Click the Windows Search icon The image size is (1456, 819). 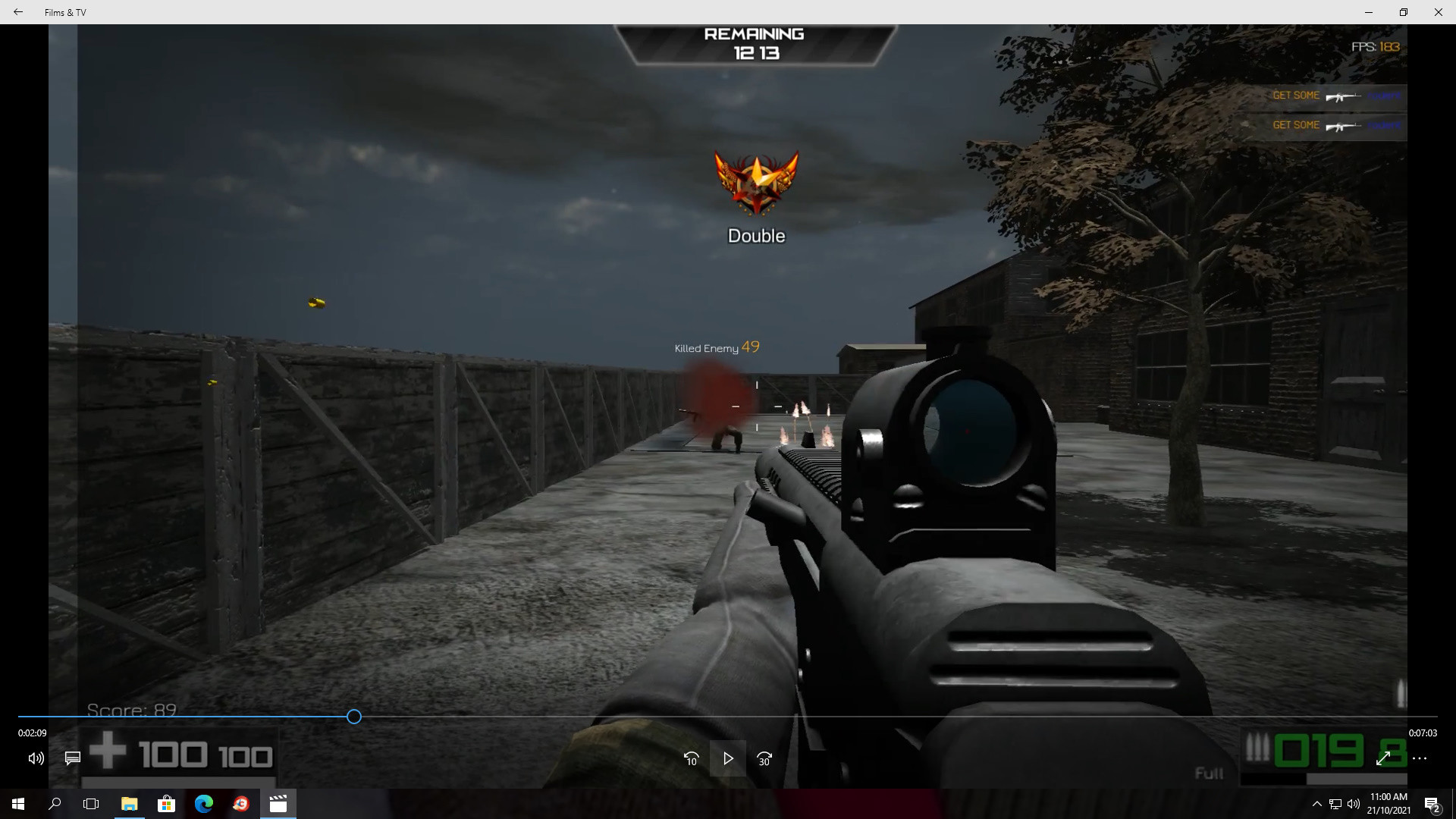54,804
